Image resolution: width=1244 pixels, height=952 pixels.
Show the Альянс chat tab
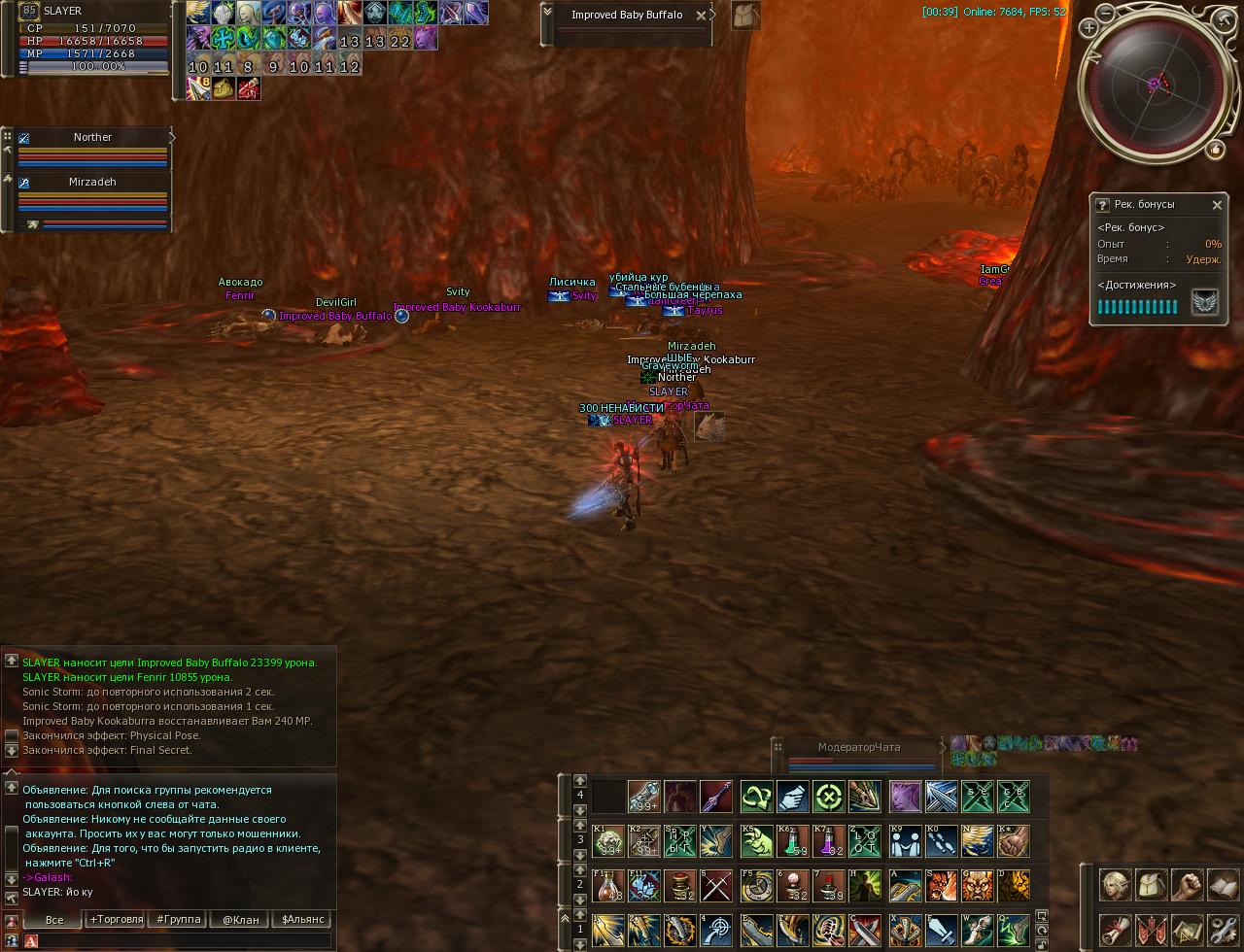[302, 919]
